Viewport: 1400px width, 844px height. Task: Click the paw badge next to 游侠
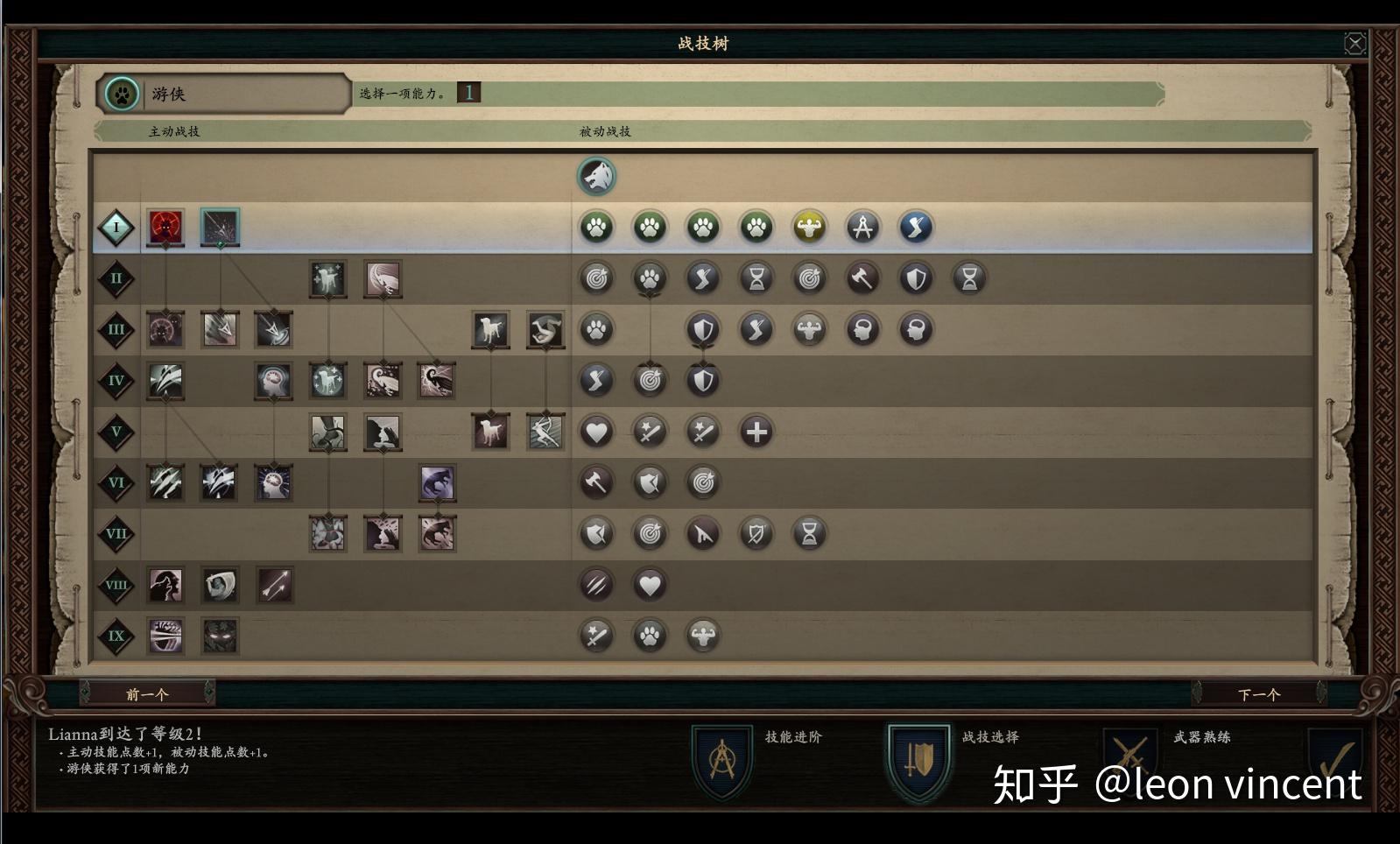coord(121,95)
